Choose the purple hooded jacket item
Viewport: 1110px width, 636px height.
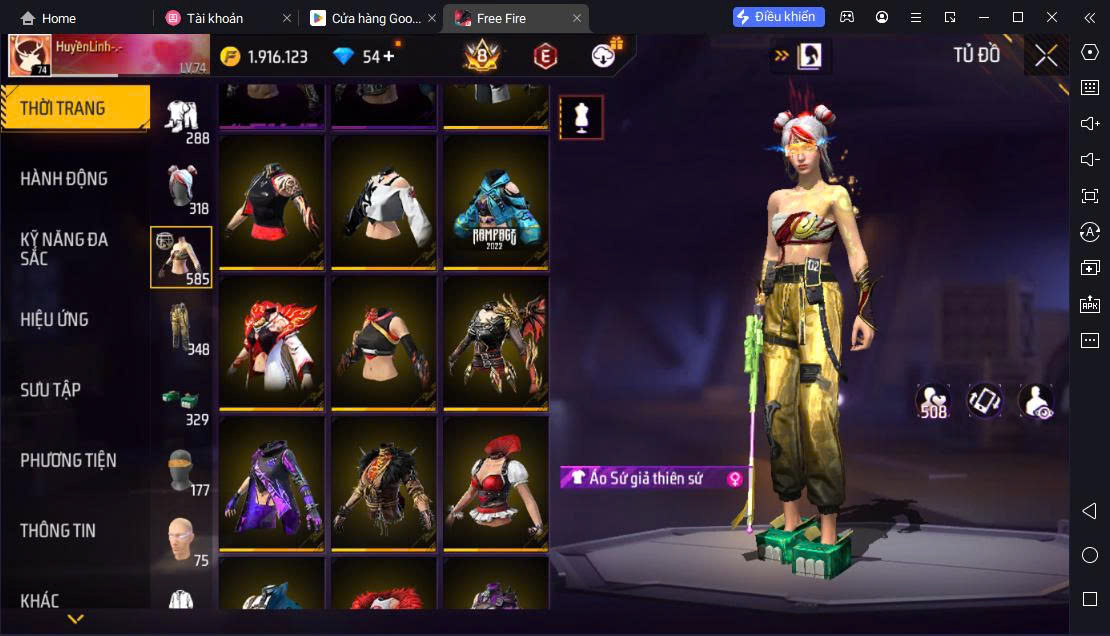click(272, 485)
